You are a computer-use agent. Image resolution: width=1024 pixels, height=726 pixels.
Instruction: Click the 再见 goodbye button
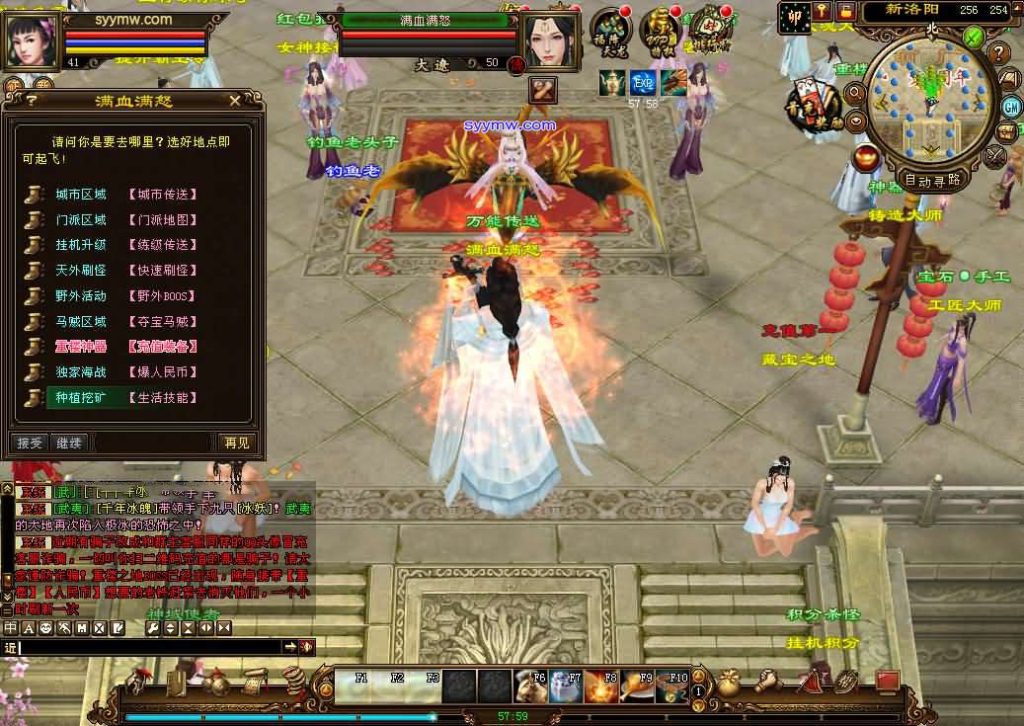pos(237,442)
